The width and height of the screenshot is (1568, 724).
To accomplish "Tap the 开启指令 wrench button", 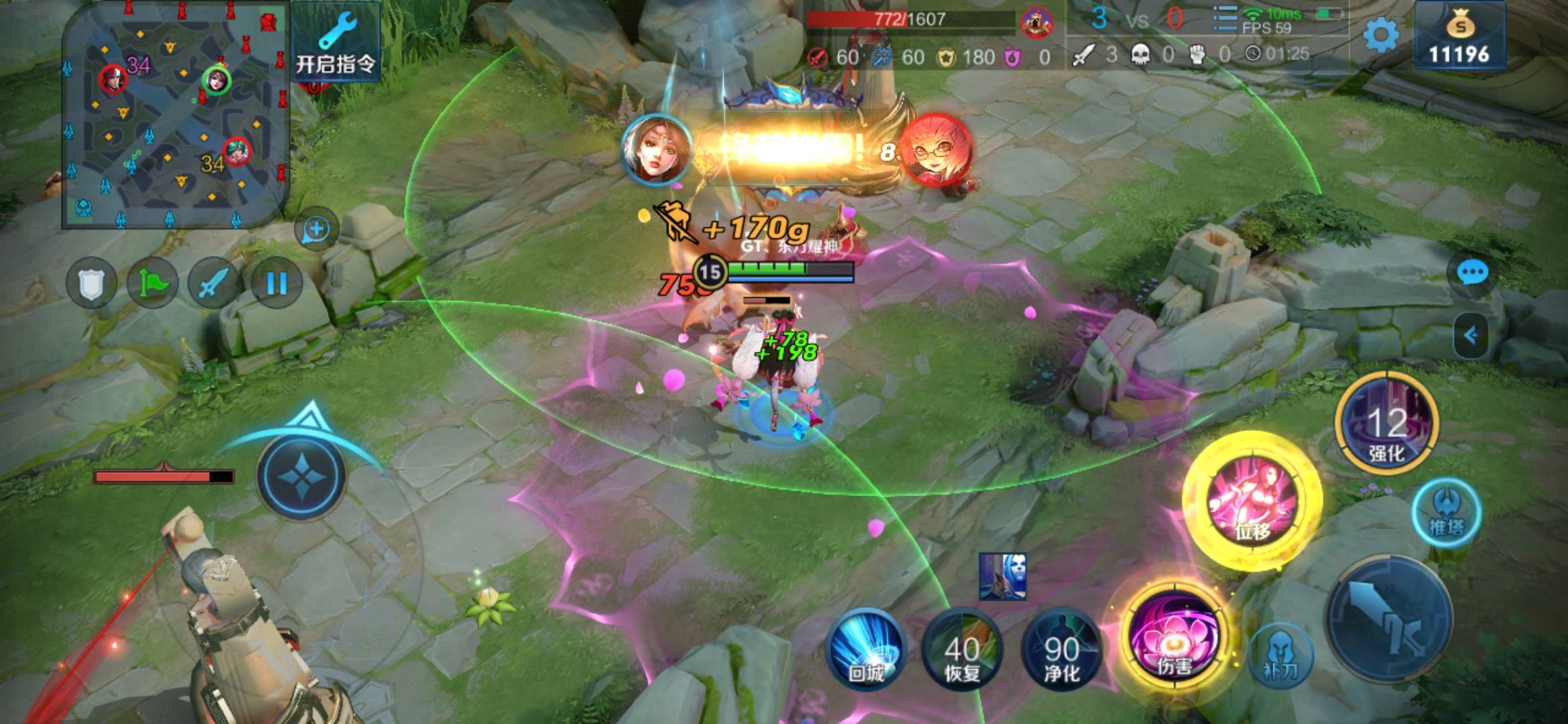I will click(x=336, y=44).
